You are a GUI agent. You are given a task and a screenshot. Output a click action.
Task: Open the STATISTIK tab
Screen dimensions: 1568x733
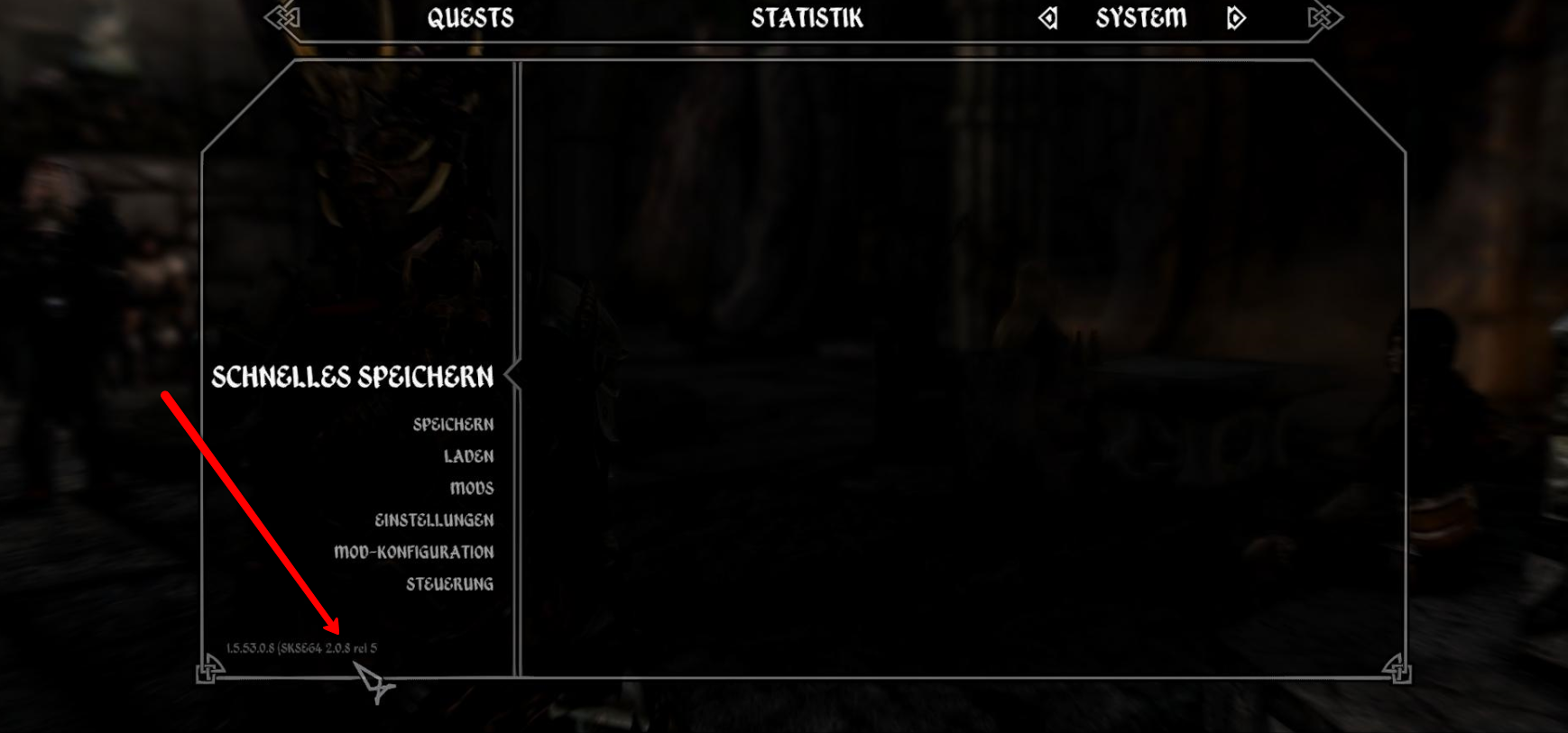tap(807, 17)
